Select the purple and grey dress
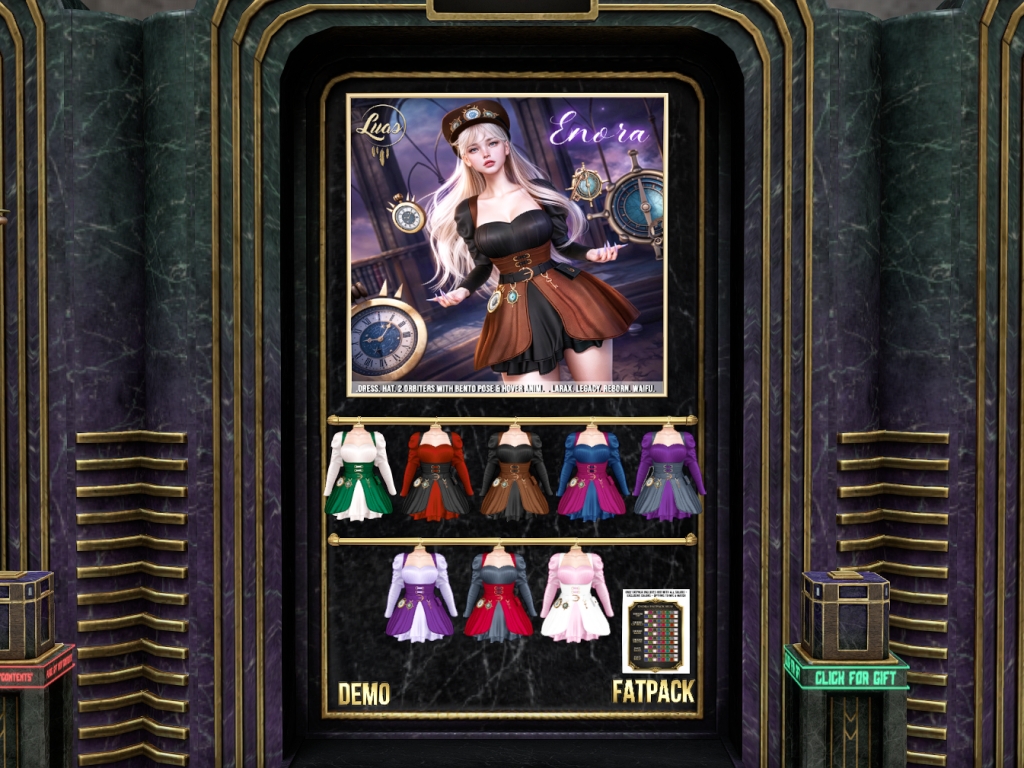 tap(669, 473)
